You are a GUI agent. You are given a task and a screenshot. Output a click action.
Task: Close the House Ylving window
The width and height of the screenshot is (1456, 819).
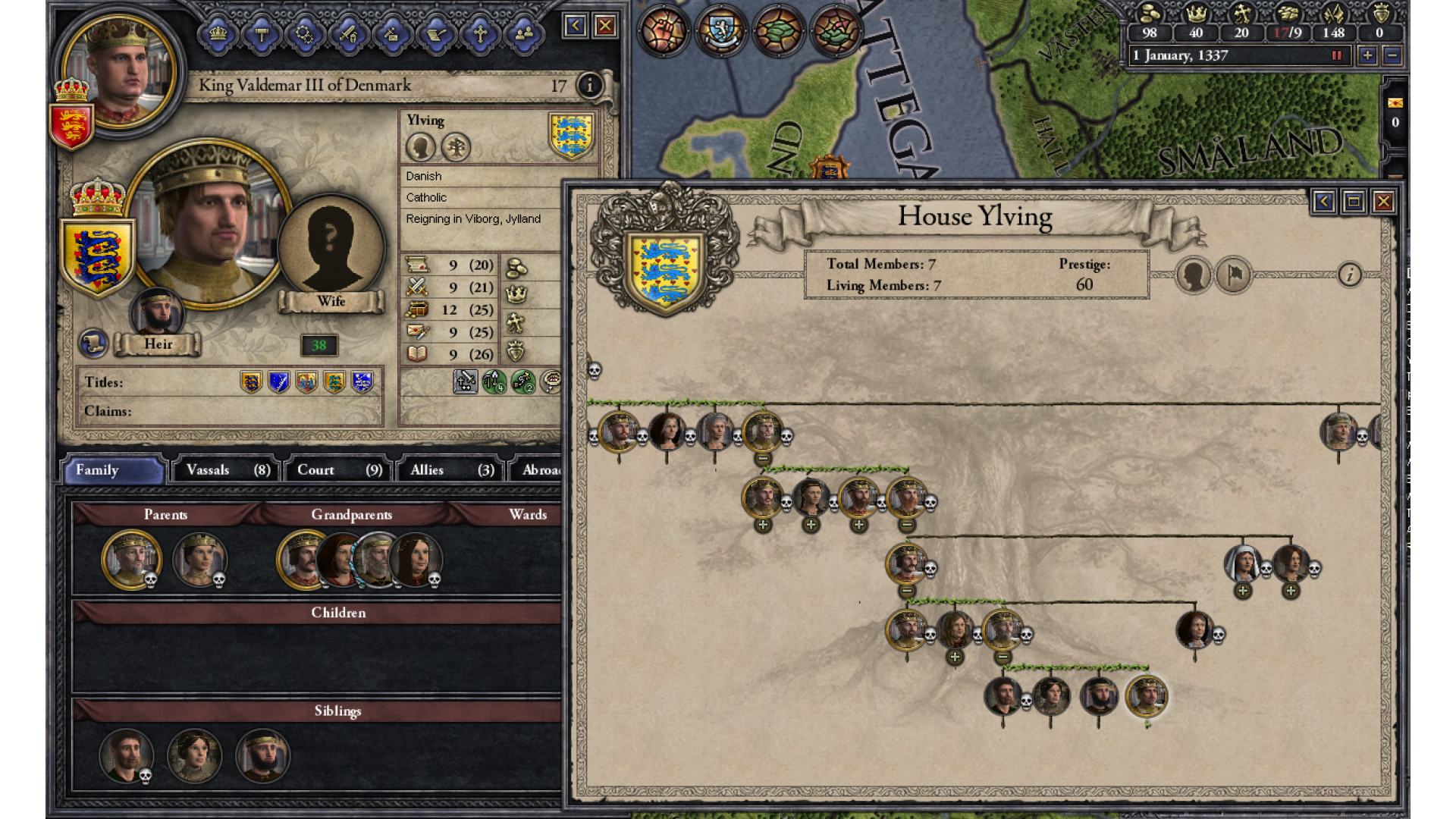tap(1383, 202)
